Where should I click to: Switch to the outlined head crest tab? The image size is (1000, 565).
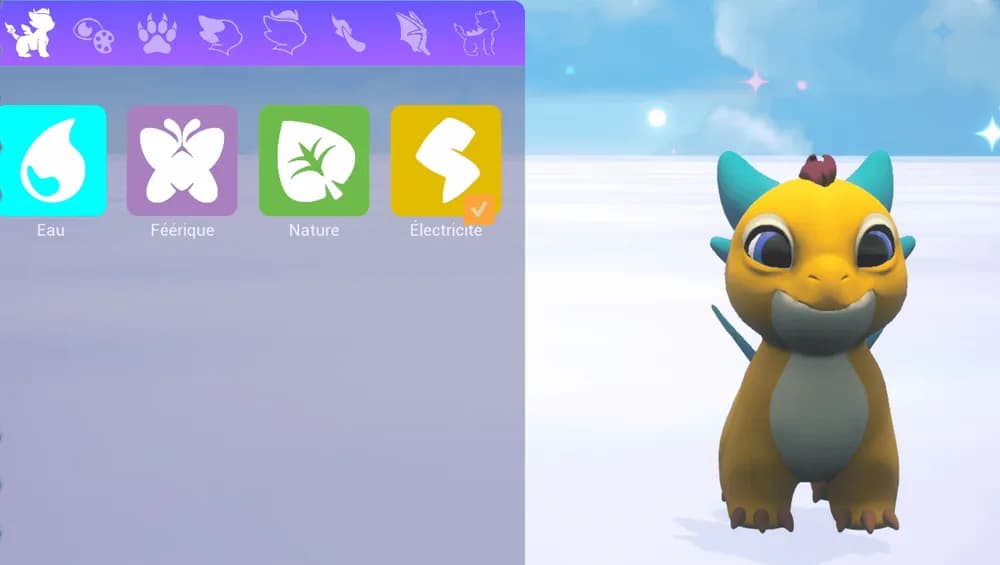[x=284, y=33]
